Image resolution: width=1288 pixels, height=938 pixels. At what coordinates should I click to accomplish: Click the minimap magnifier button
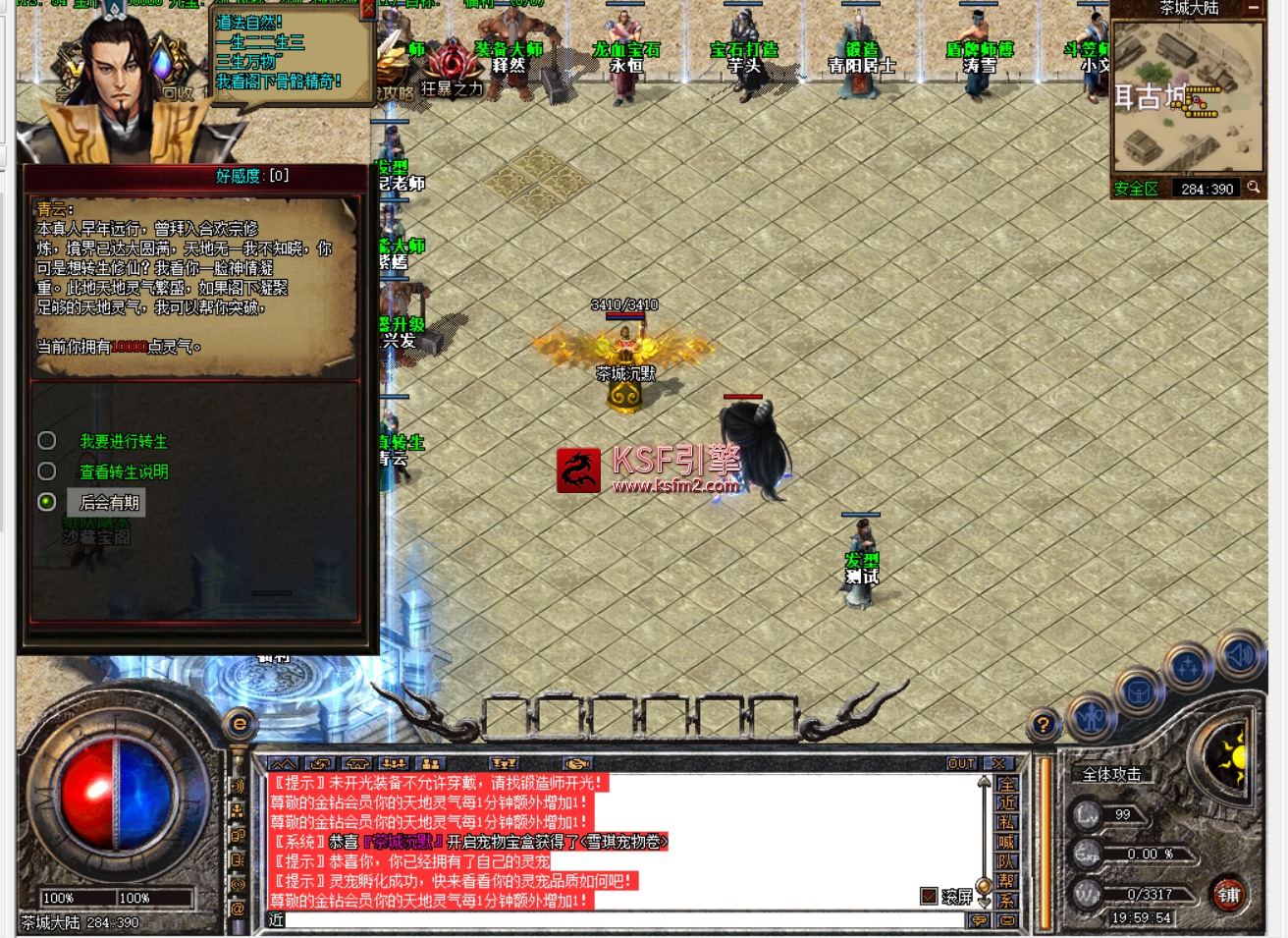[1254, 188]
